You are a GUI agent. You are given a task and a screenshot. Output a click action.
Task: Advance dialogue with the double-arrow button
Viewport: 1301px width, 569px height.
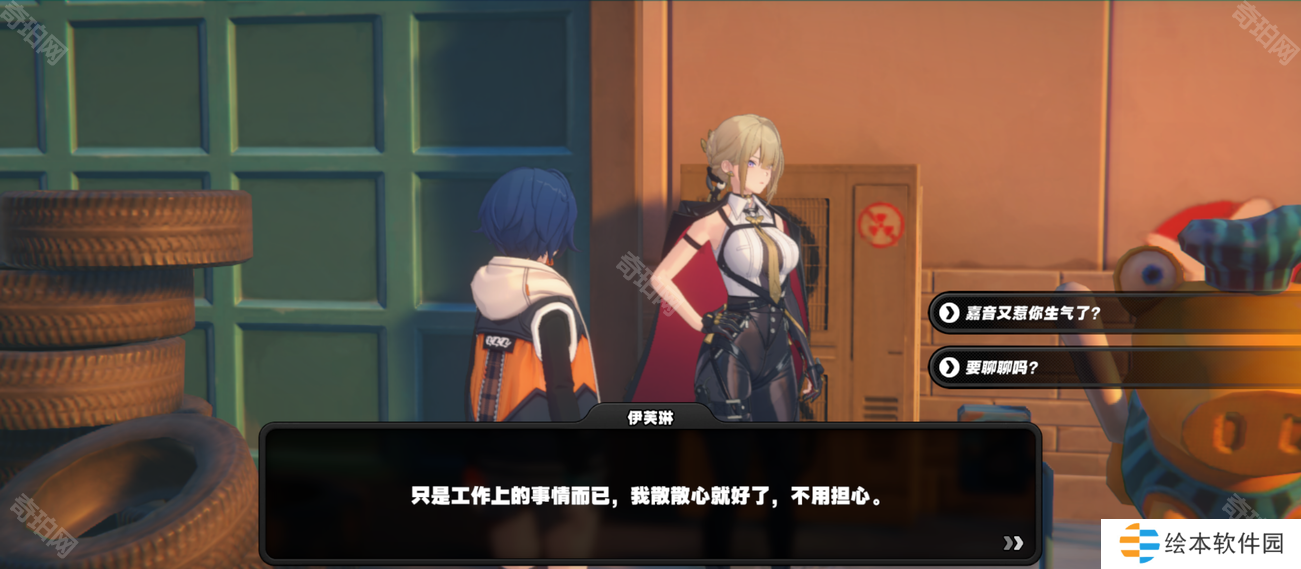click(x=1013, y=543)
